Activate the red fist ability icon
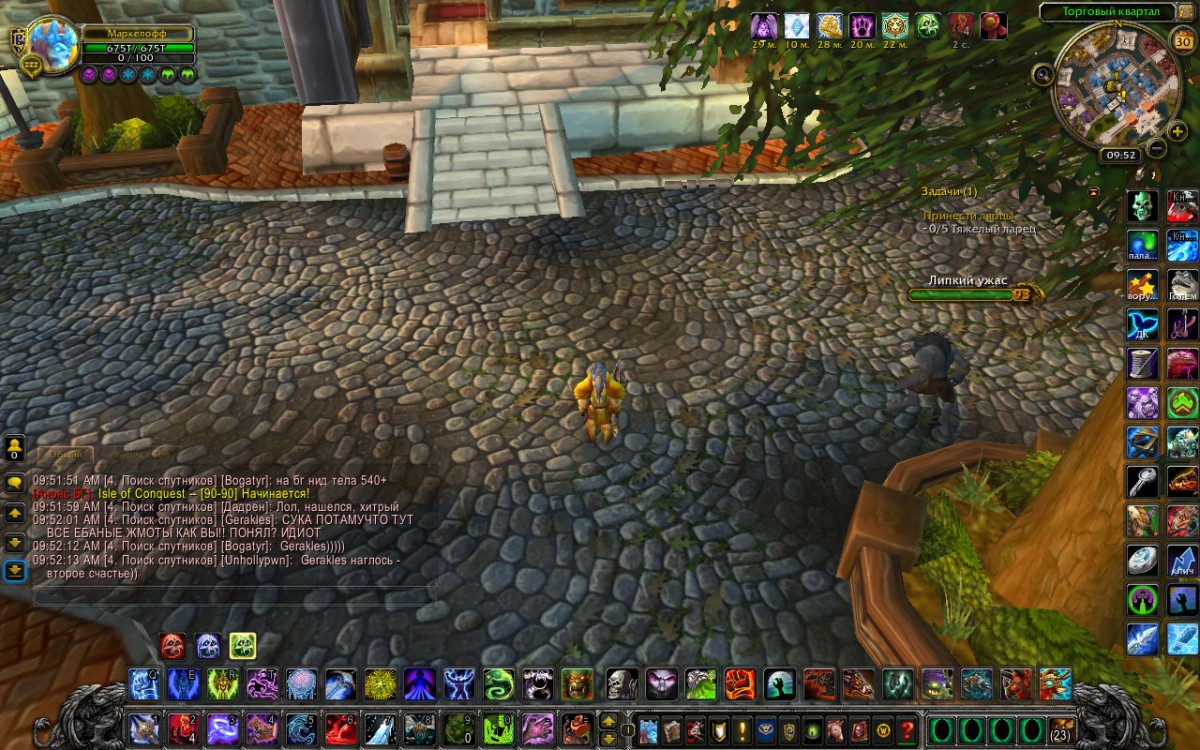 (x=739, y=684)
